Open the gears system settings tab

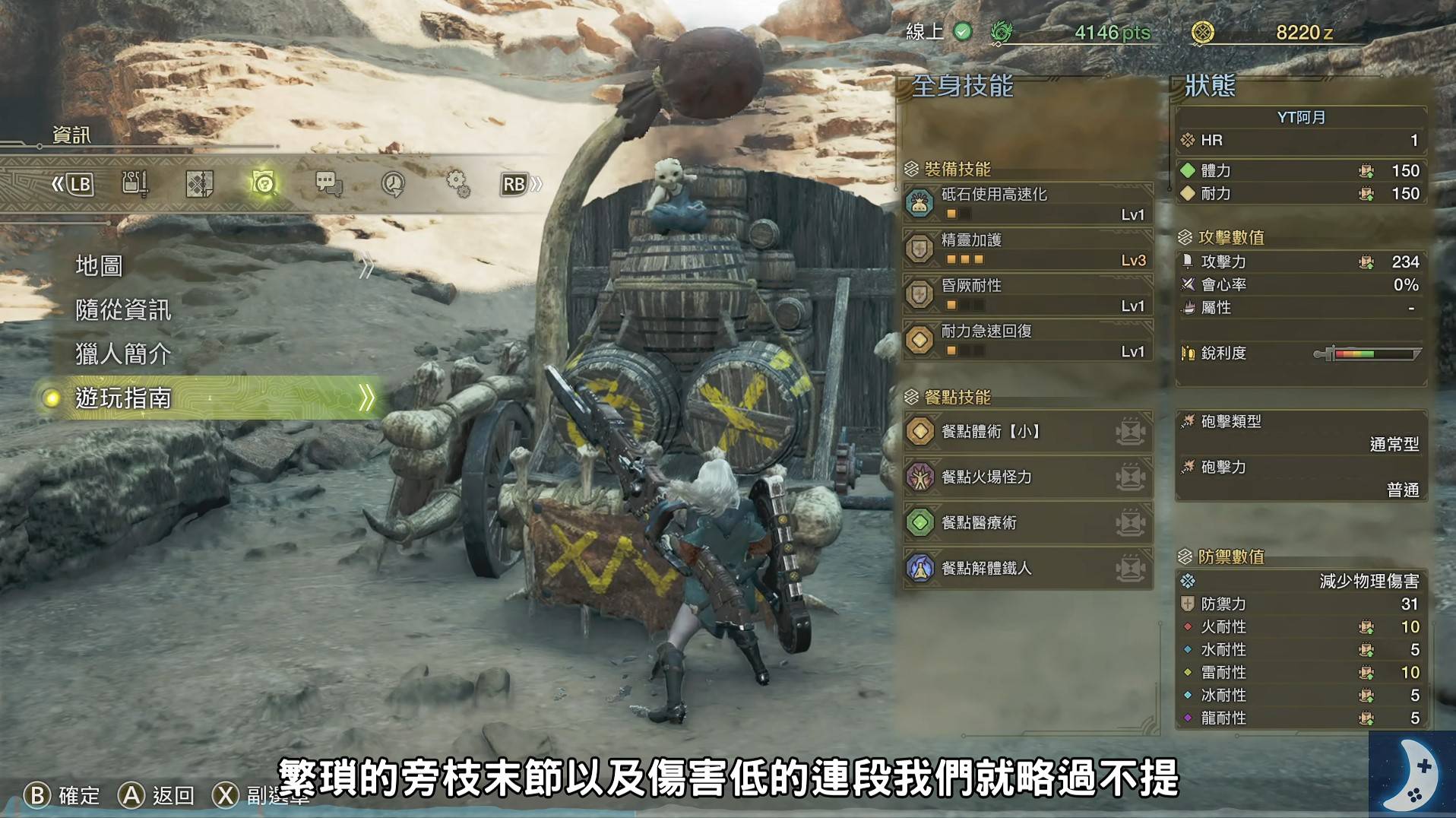[x=457, y=184]
